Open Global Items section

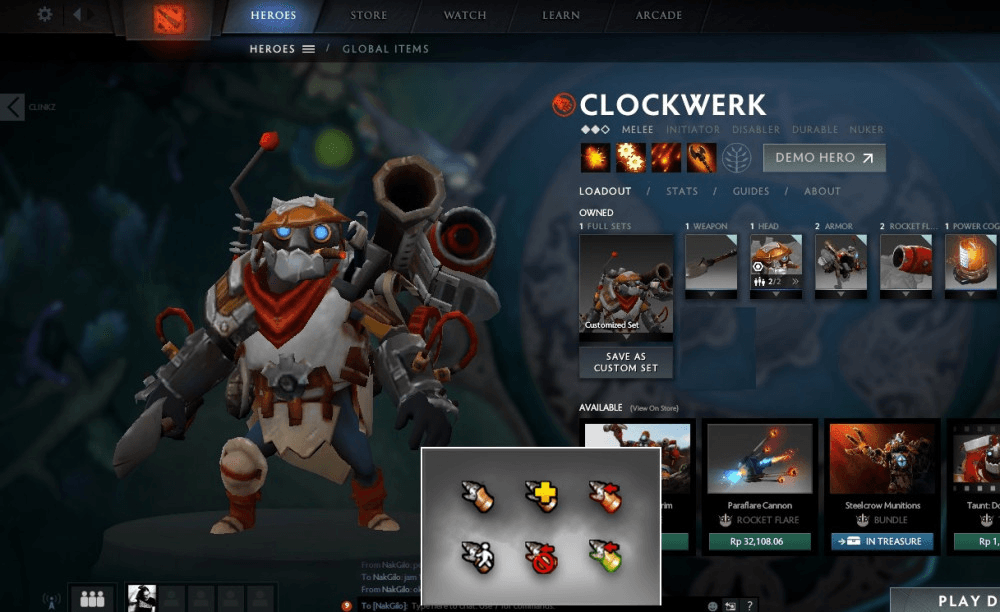point(385,49)
